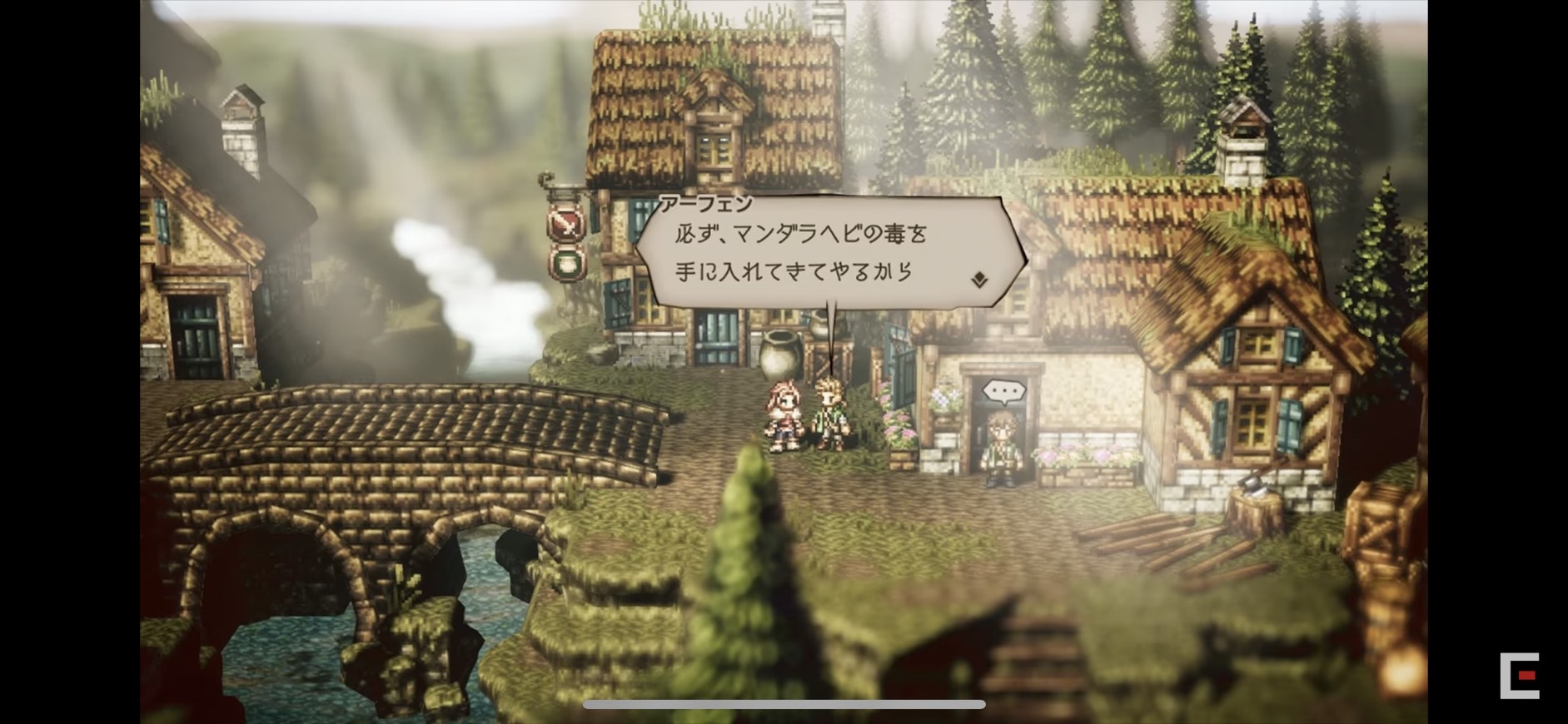Advance dialogue with the diamond continue arrow
Image resolution: width=1568 pixels, height=724 pixels.
pos(980,280)
